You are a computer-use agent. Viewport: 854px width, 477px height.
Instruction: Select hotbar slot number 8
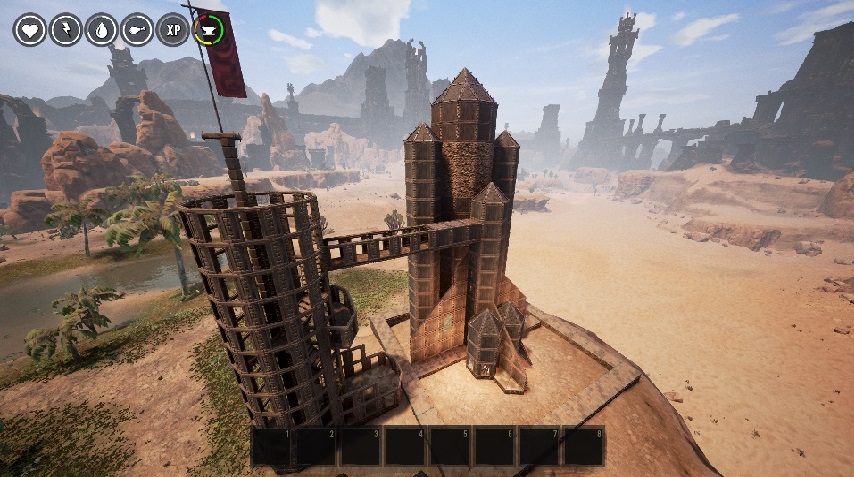[584, 446]
